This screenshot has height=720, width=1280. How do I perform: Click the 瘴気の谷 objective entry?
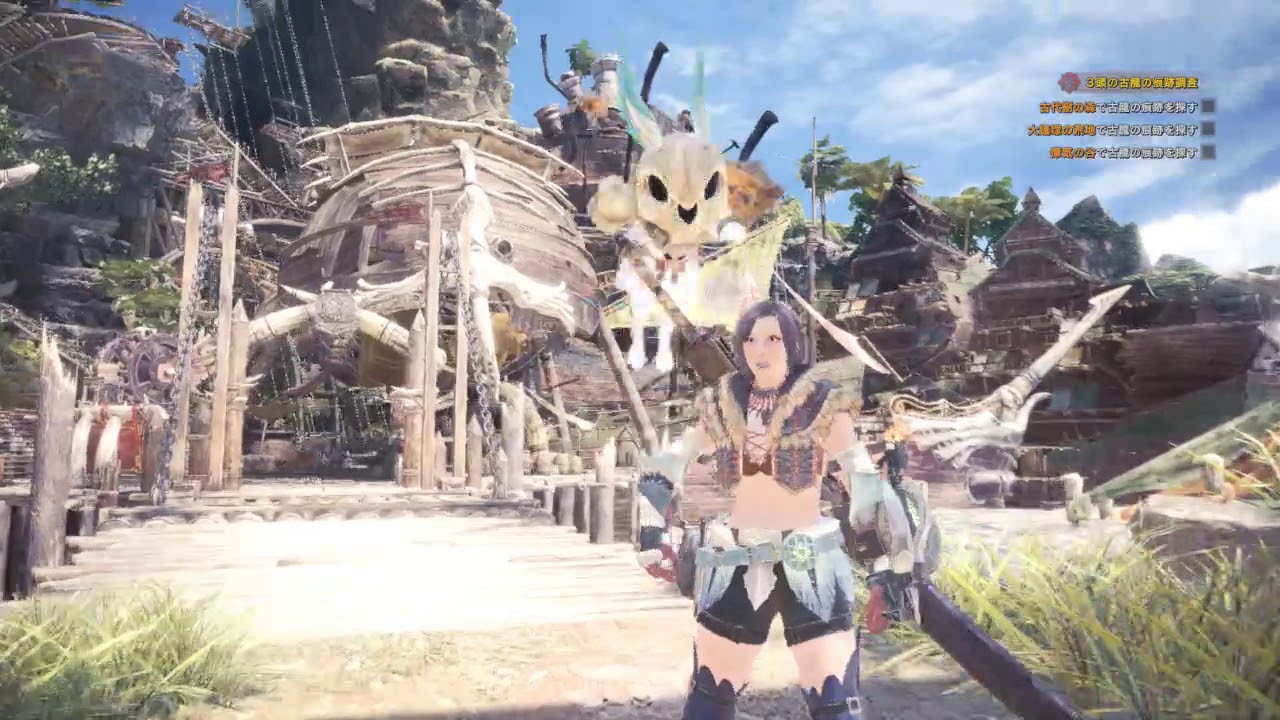(x=1125, y=153)
